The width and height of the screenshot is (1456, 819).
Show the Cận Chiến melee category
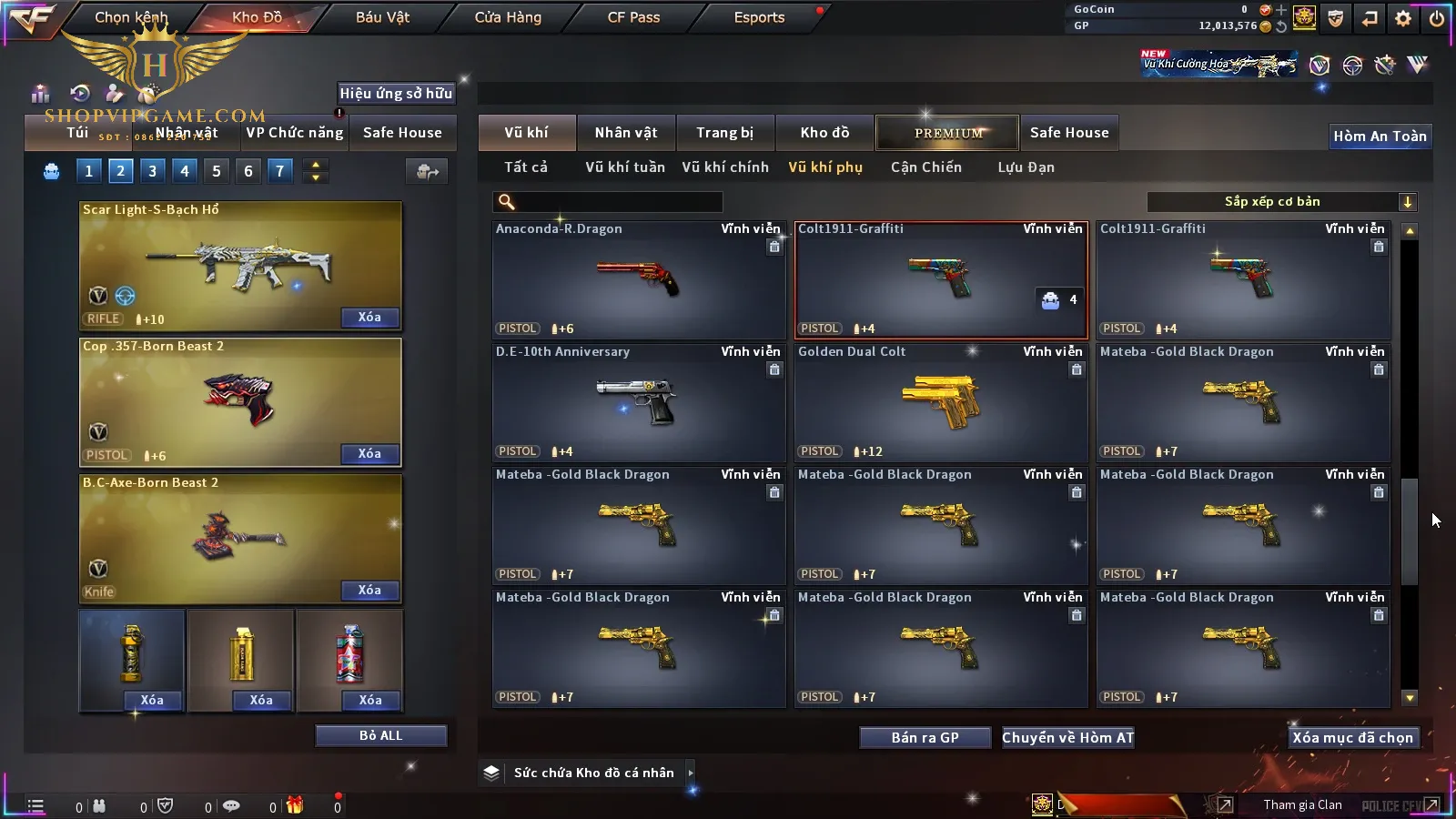[x=925, y=167]
